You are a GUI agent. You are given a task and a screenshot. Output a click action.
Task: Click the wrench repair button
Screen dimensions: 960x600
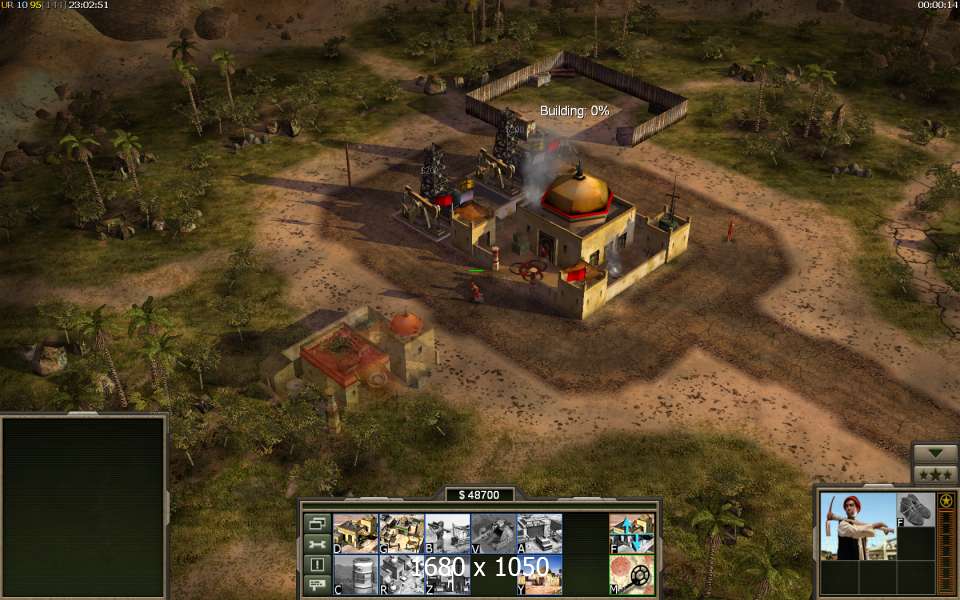[317, 544]
